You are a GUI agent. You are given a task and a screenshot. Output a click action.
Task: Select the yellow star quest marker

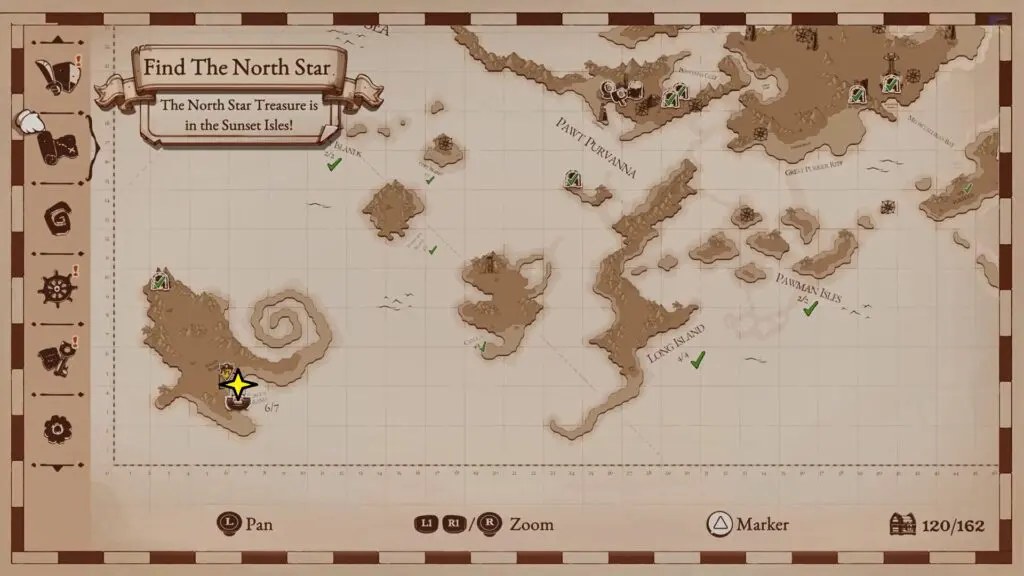pos(237,384)
